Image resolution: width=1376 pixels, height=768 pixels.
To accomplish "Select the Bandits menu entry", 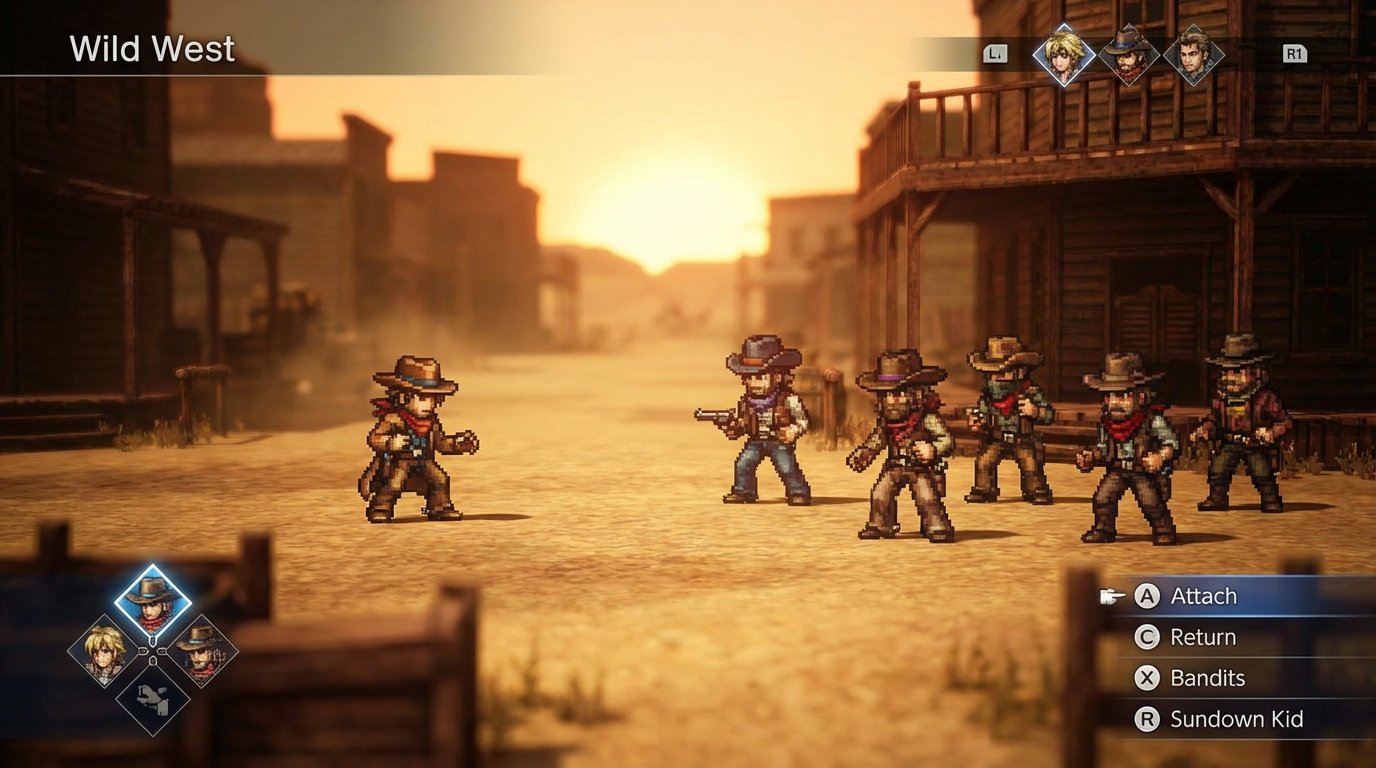I will (x=1209, y=678).
